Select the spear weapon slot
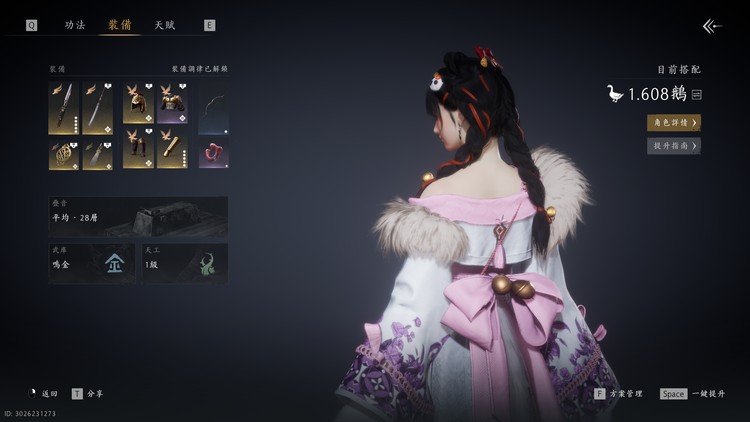The image size is (750, 422). pyautogui.click(x=97, y=109)
